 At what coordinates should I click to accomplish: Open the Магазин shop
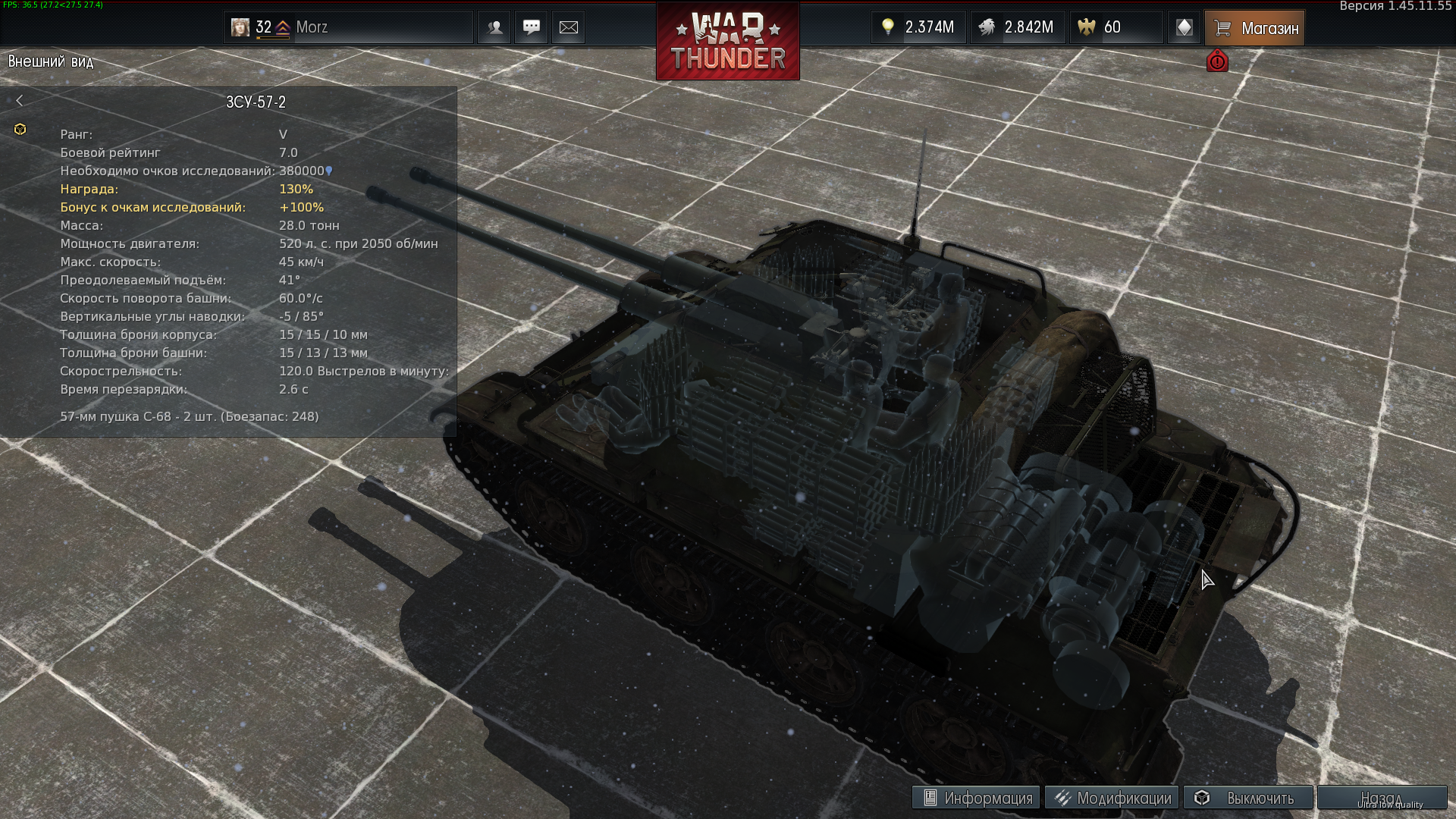point(1255,28)
